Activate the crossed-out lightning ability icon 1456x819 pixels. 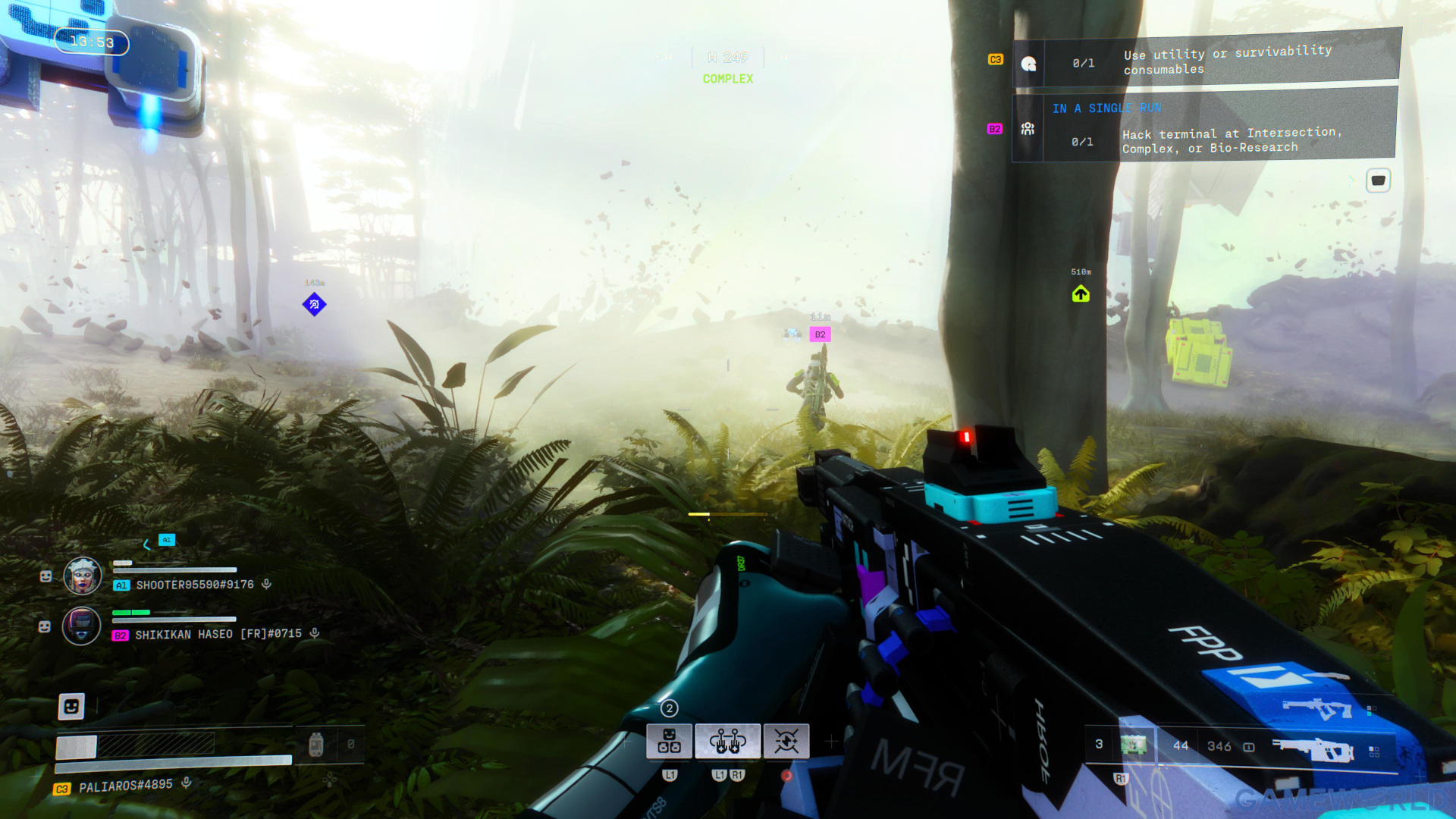(786, 741)
